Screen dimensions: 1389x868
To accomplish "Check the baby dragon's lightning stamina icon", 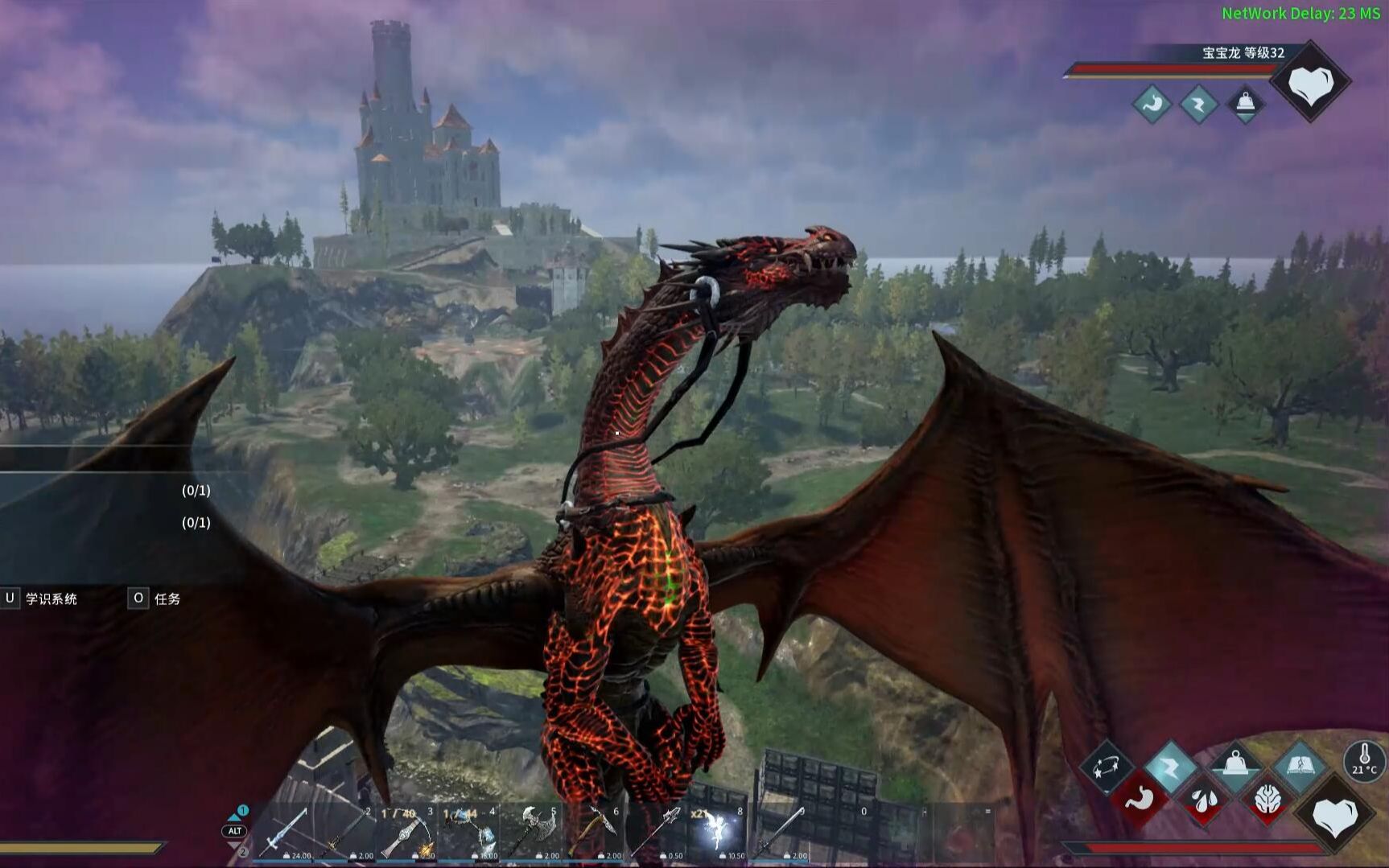I will (x=1198, y=104).
